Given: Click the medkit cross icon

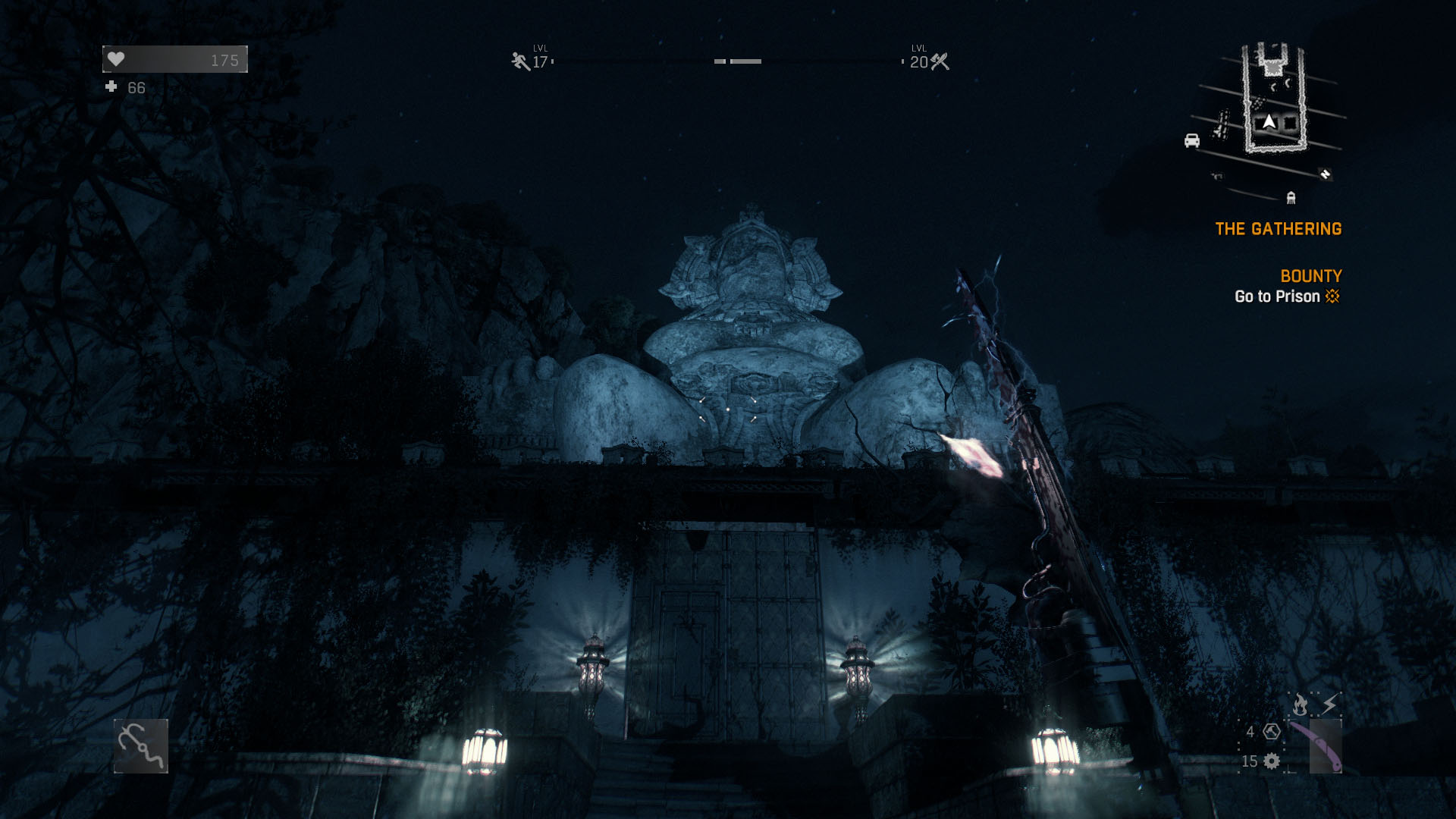Looking at the screenshot, I should pos(111,87).
